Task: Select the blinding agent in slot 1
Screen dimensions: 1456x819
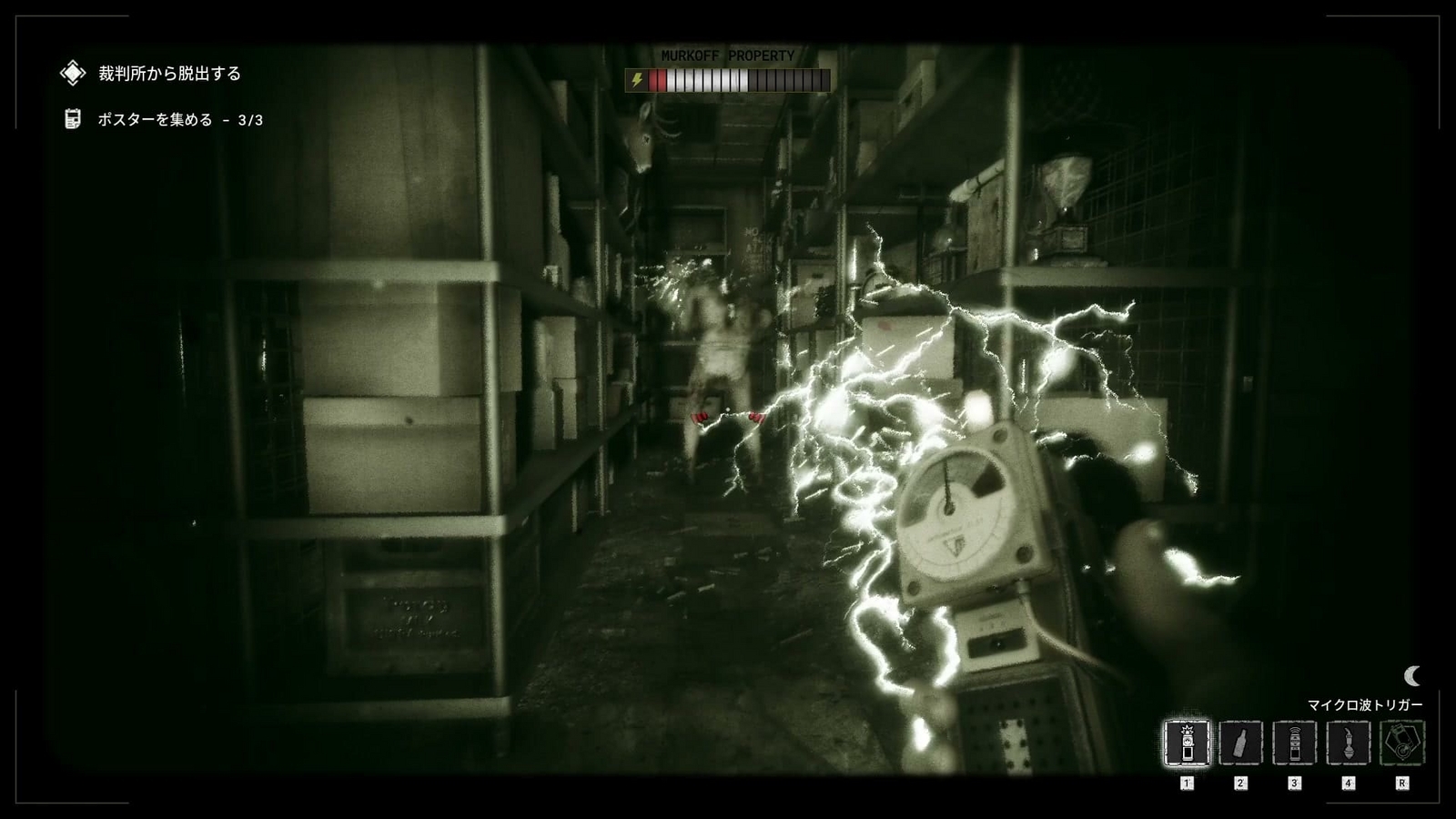Action: (1186, 742)
